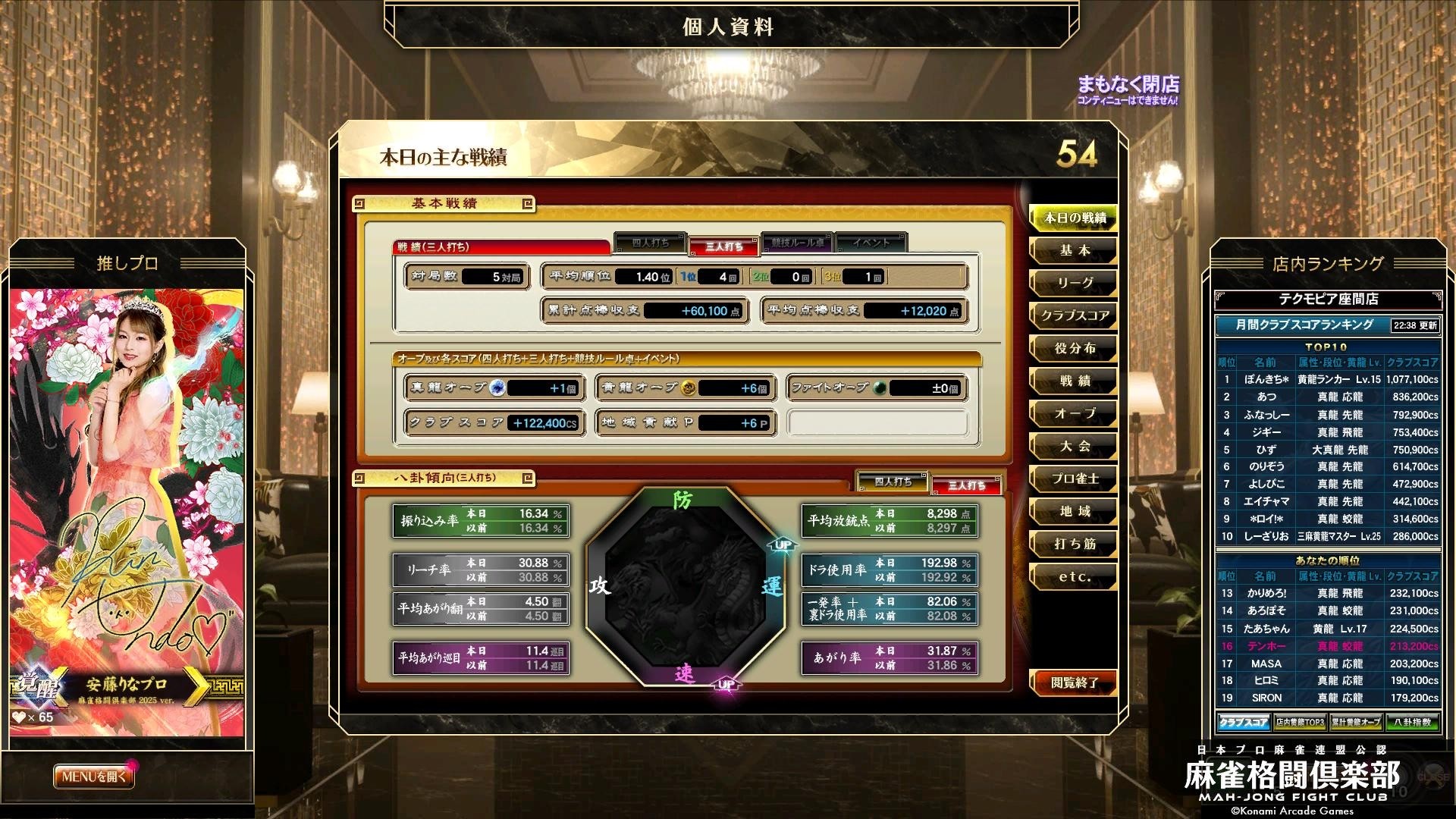
Task: Toggle the green 八卦指数 ranking view
Action: pyautogui.click(x=1413, y=722)
